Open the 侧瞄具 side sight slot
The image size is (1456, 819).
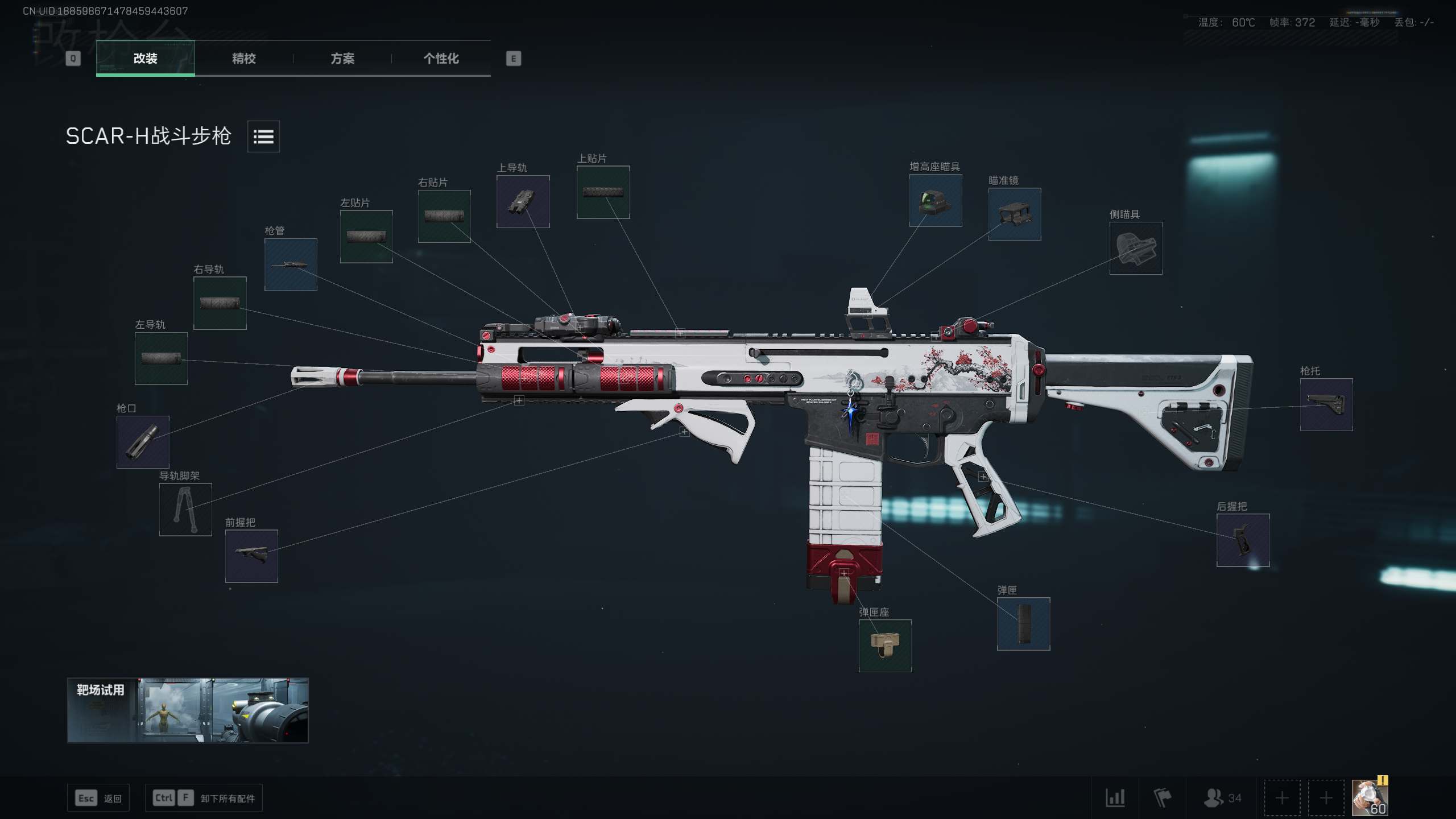click(1136, 248)
